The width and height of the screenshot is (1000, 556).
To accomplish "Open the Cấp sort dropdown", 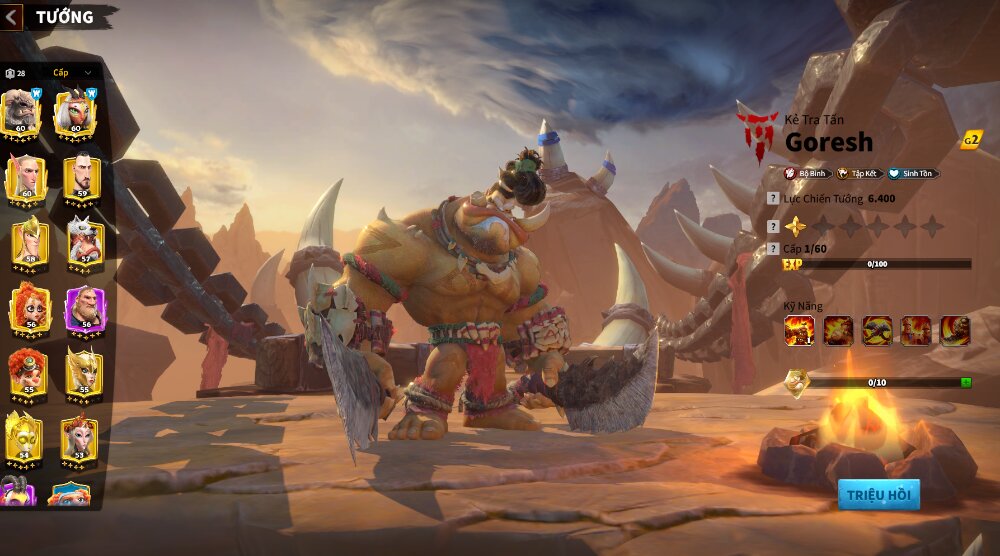I will point(72,73).
